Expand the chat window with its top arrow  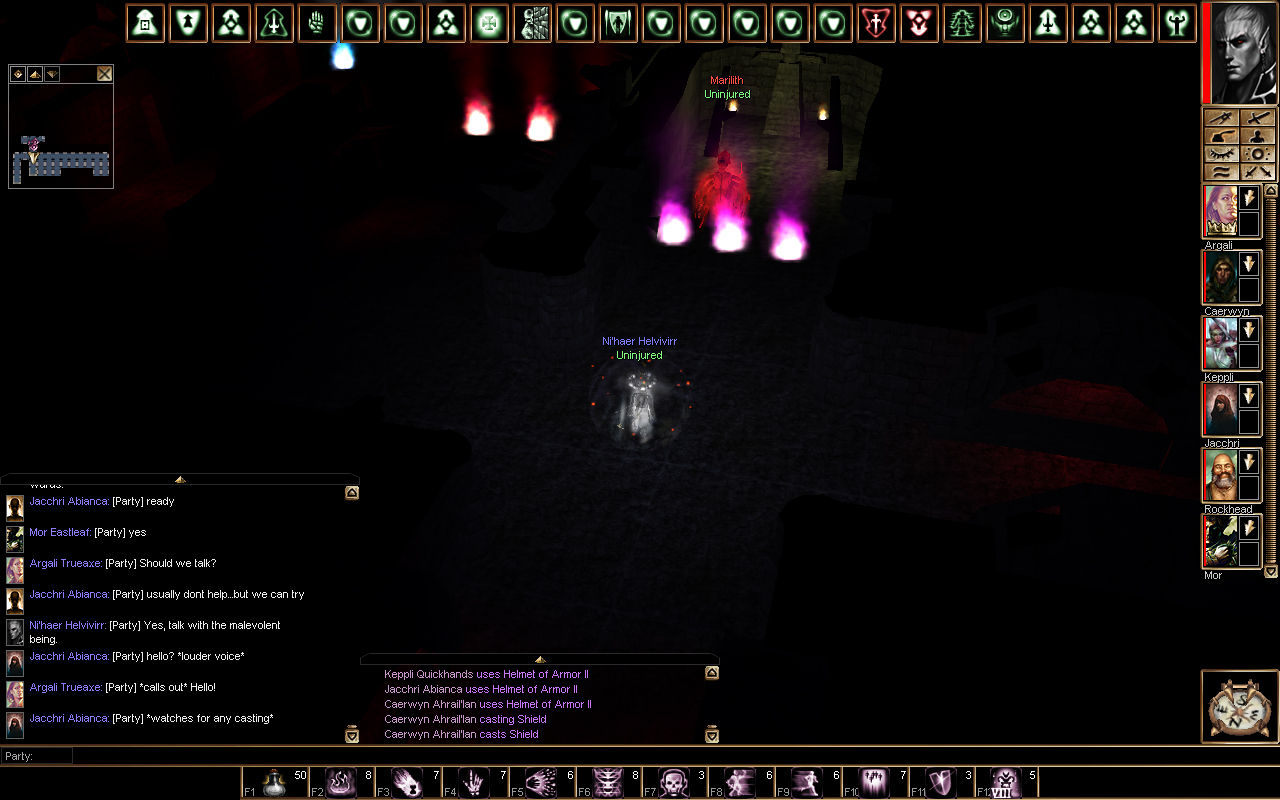pyautogui.click(x=180, y=480)
